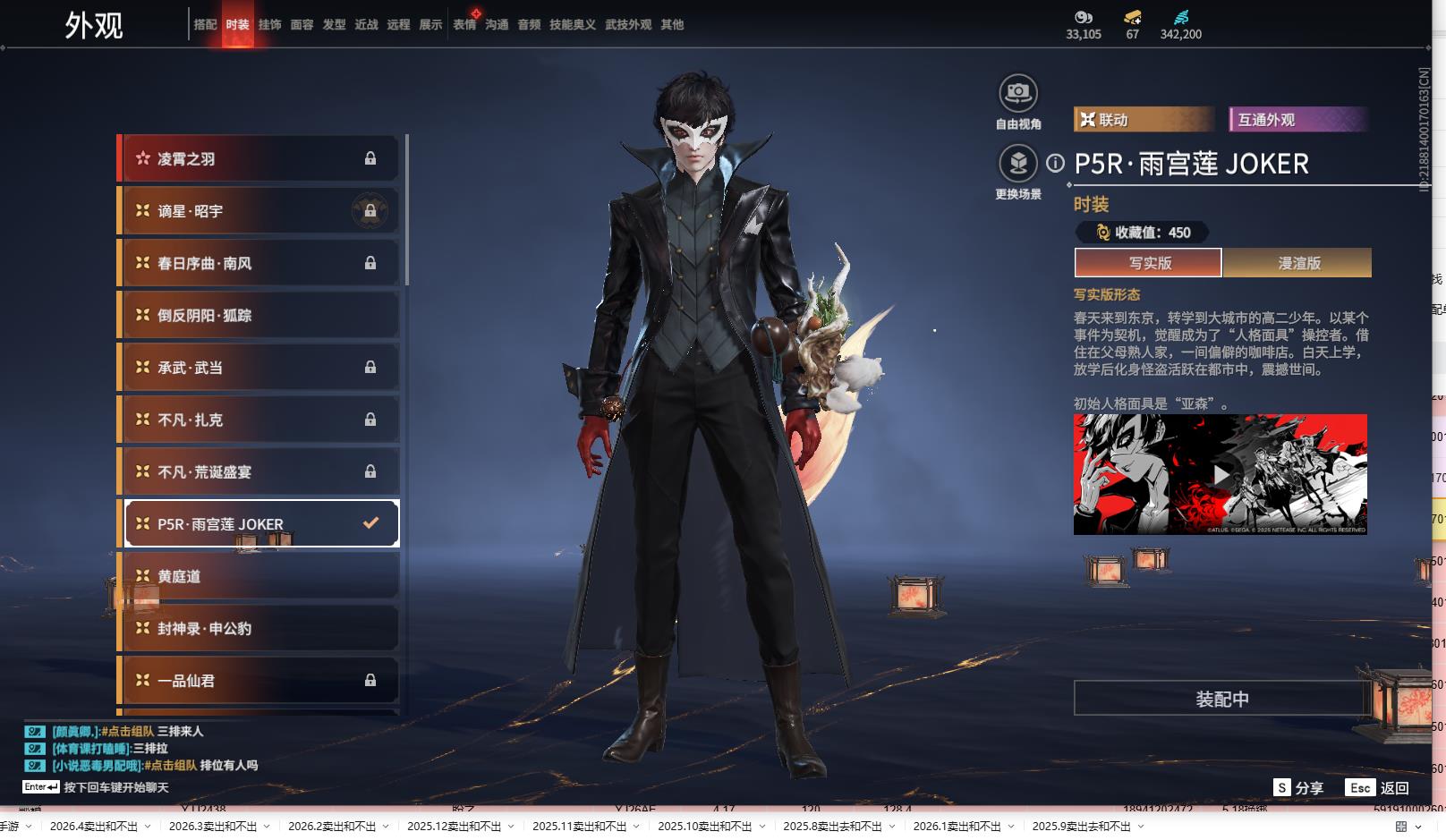Switch to the 挂饰 tab
The image size is (1446, 840).
click(269, 25)
